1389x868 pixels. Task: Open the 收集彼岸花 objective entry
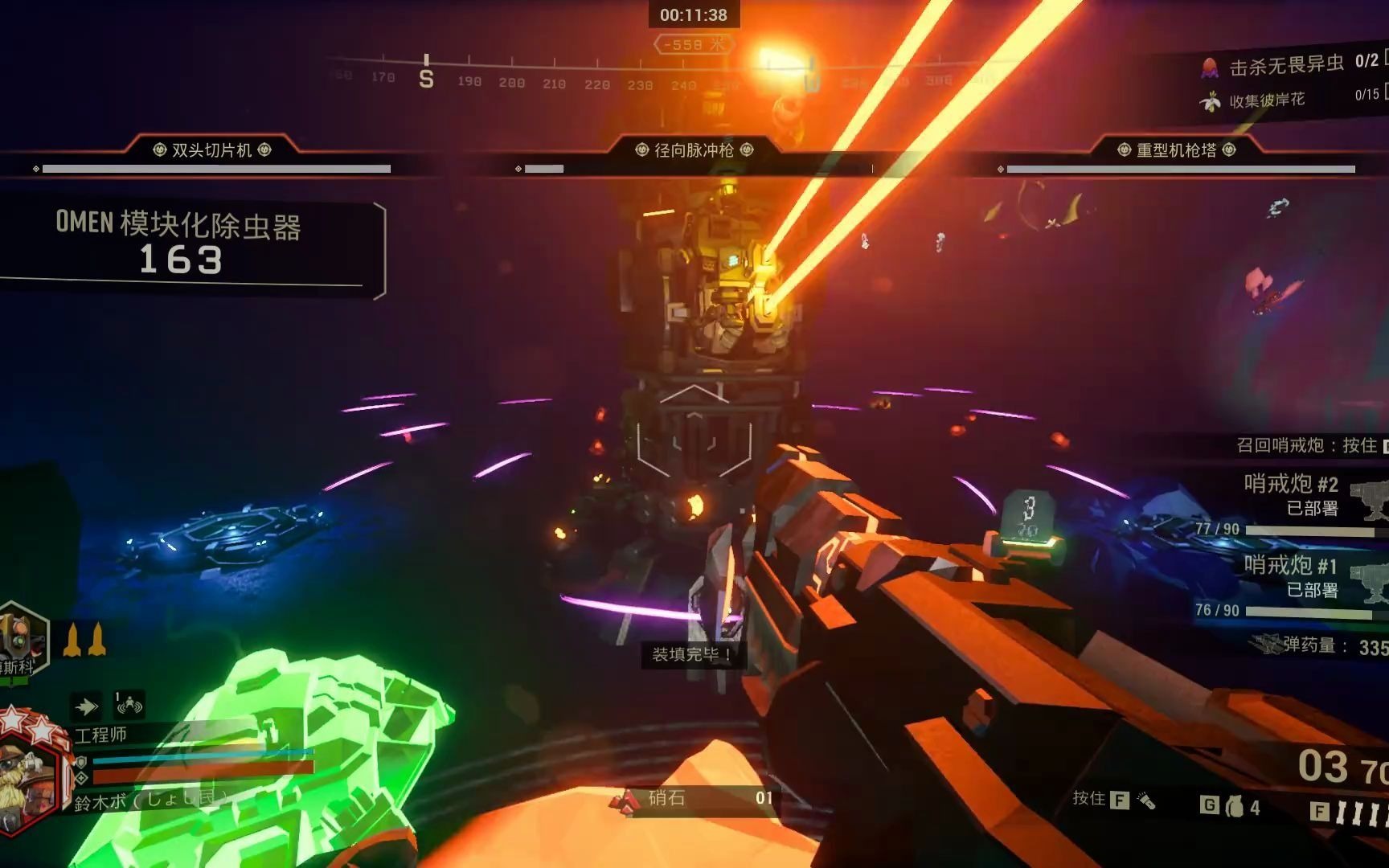point(1266,100)
